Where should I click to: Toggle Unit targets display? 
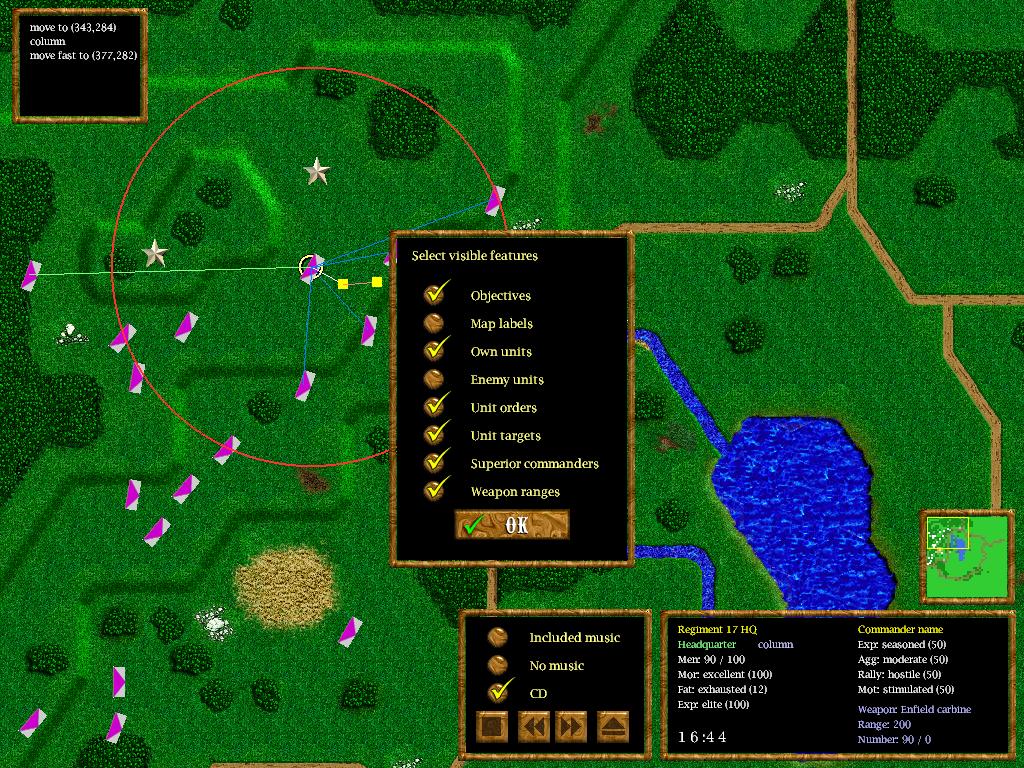pyautogui.click(x=435, y=435)
